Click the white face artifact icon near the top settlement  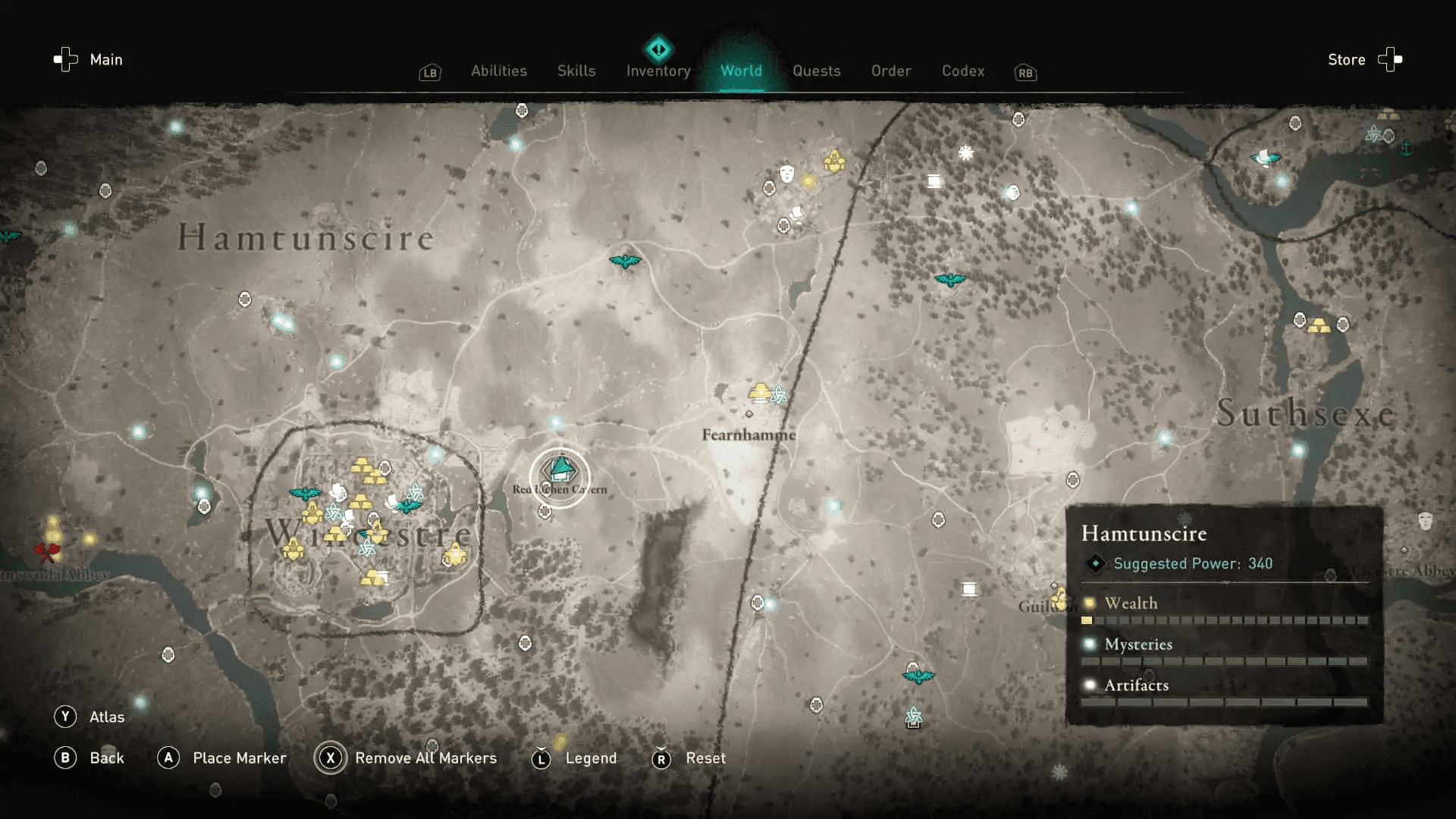[x=786, y=174]
